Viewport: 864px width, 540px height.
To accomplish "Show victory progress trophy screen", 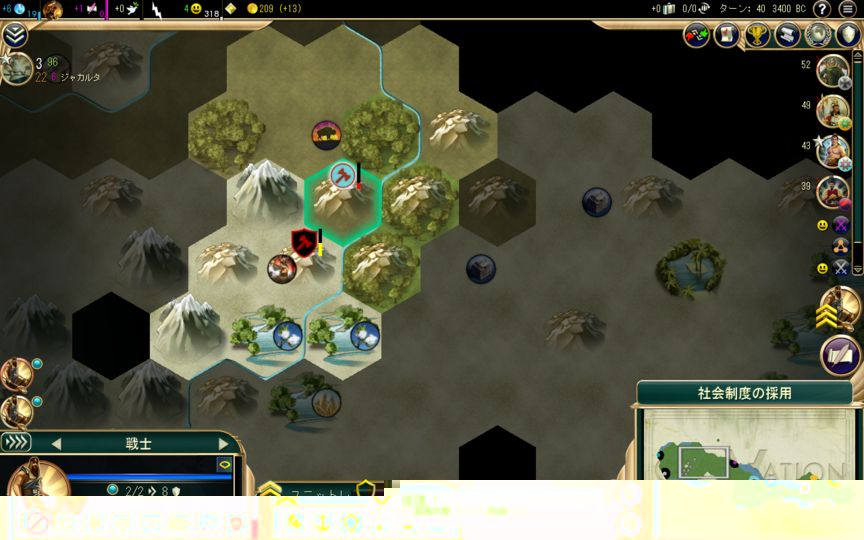I will [757, 36].
